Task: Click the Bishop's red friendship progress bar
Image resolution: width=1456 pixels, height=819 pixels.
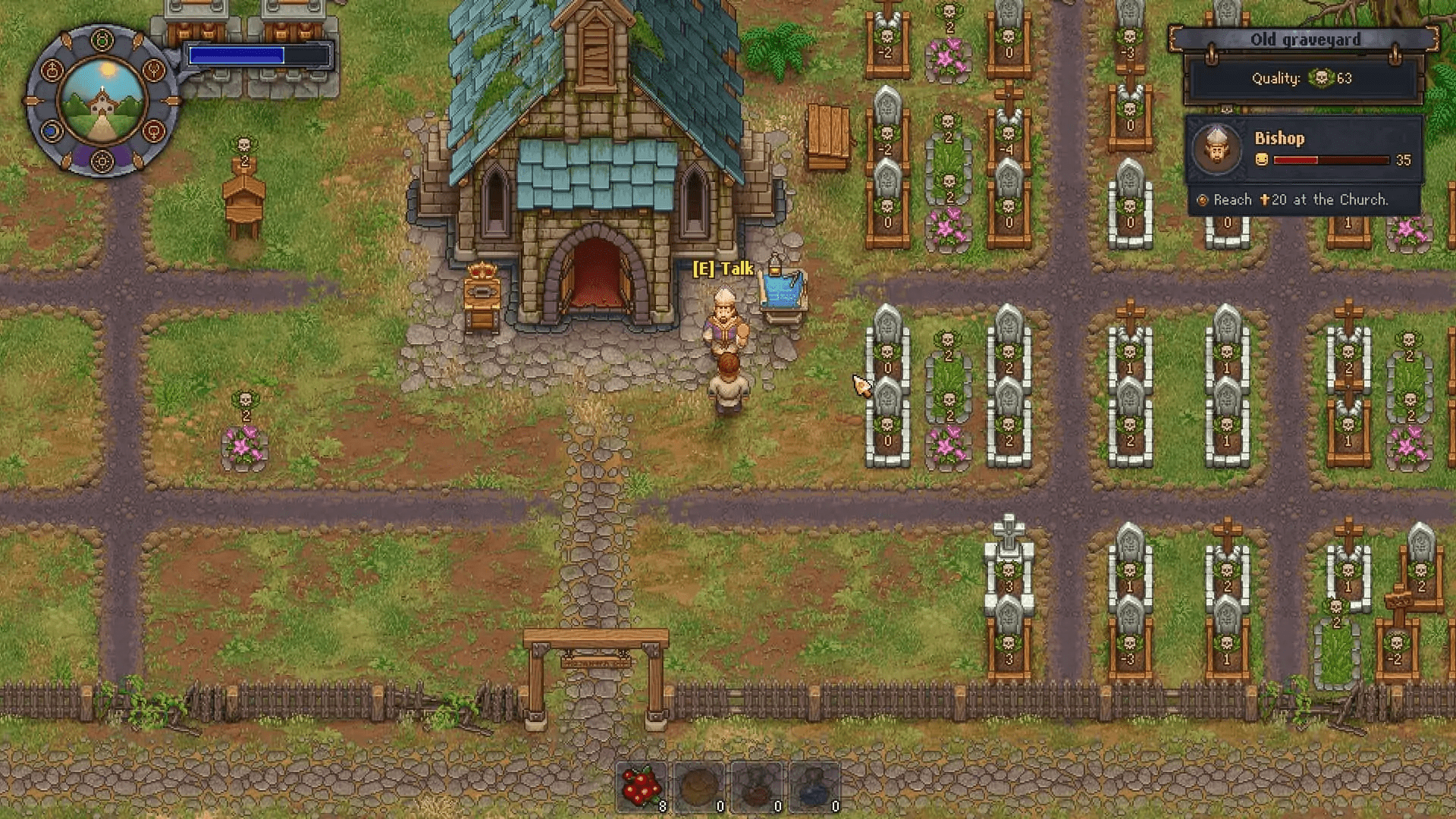Action: point(1332,160)
